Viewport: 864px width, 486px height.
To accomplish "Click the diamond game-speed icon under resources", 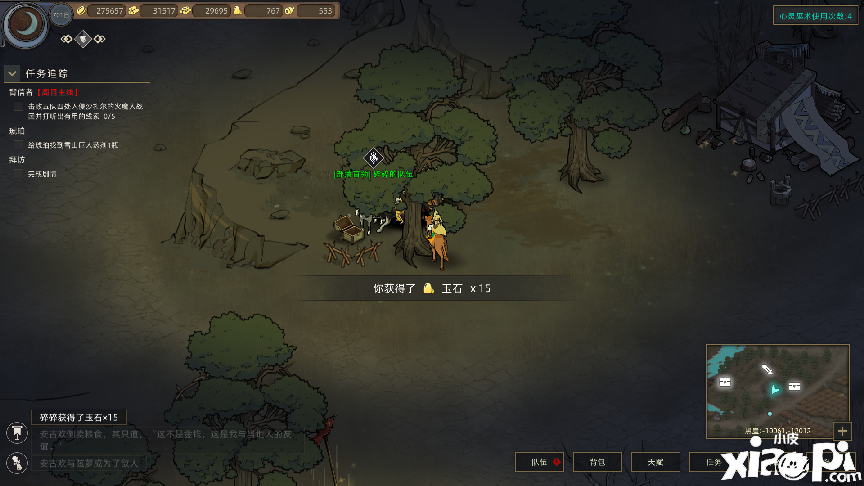I will pyautogui.click(x=85, y=39).
